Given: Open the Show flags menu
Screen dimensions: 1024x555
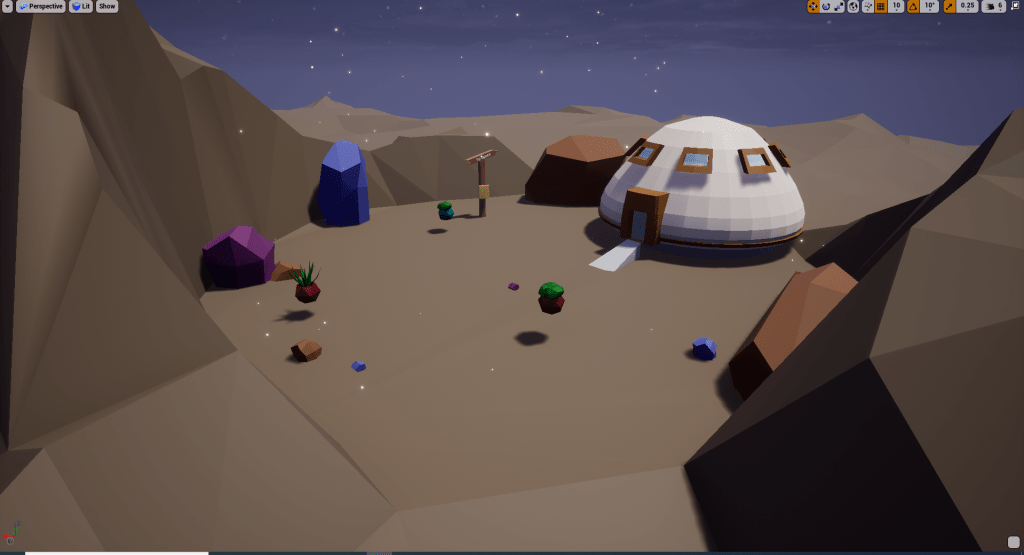Looking at the screenshot, I should (x=107, y=6).
